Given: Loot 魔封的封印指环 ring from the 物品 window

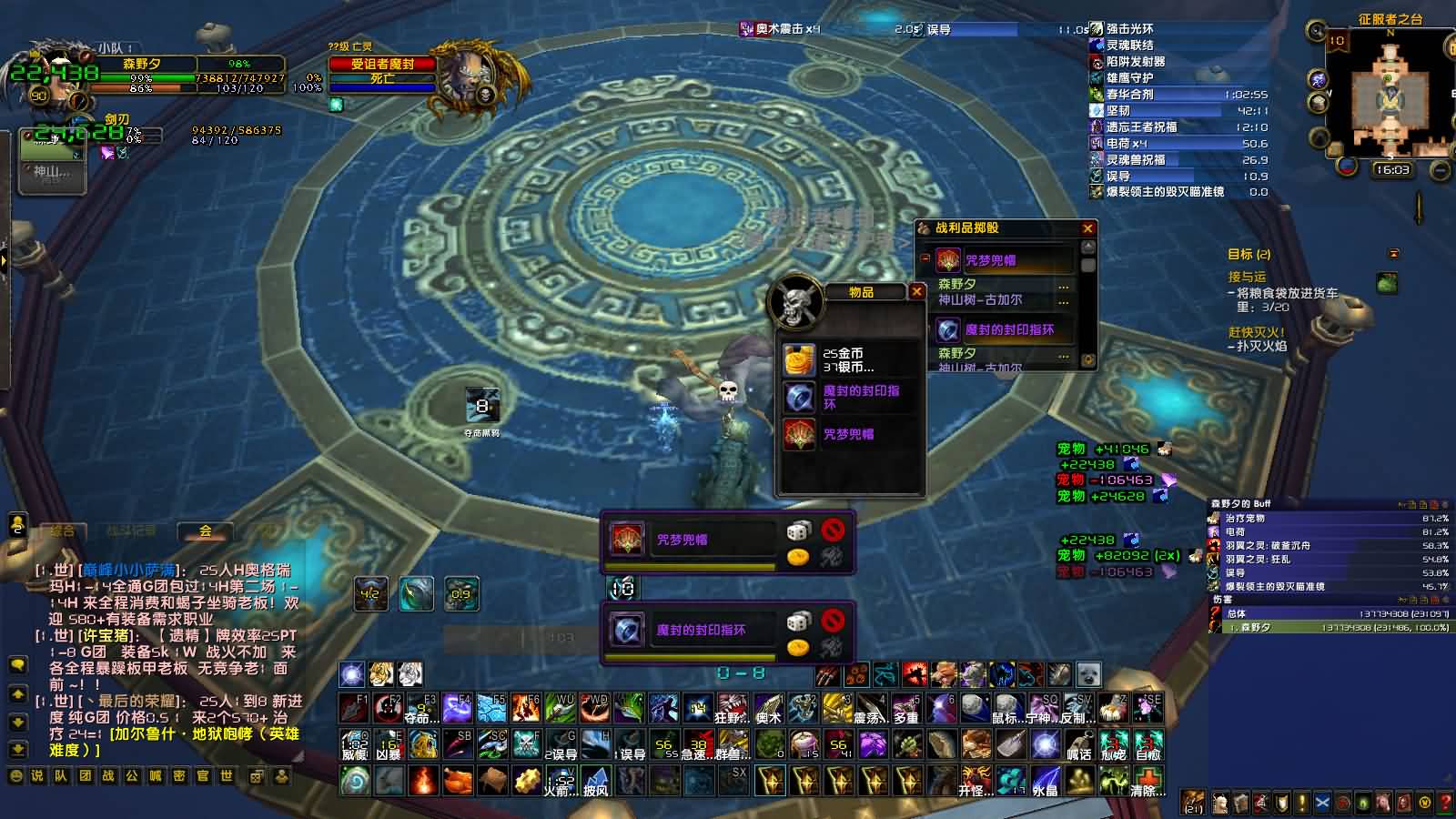Looking at the screenshot, I should point(800,397).
